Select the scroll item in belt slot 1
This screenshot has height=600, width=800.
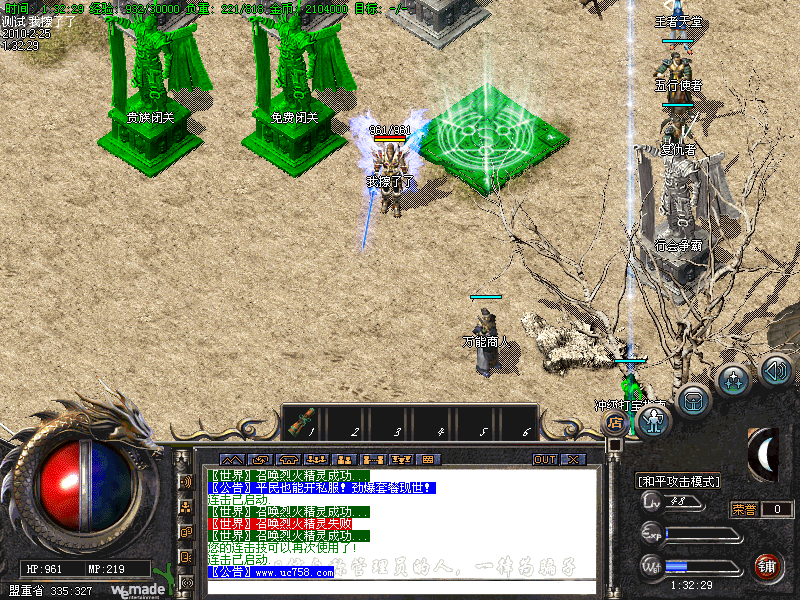299,424
